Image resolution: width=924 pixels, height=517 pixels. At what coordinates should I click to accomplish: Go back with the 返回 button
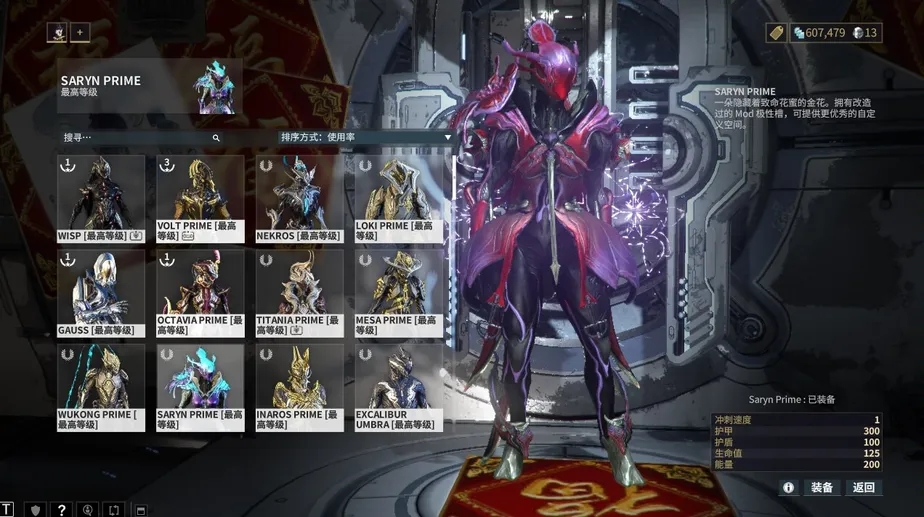(x=863, y=488)
